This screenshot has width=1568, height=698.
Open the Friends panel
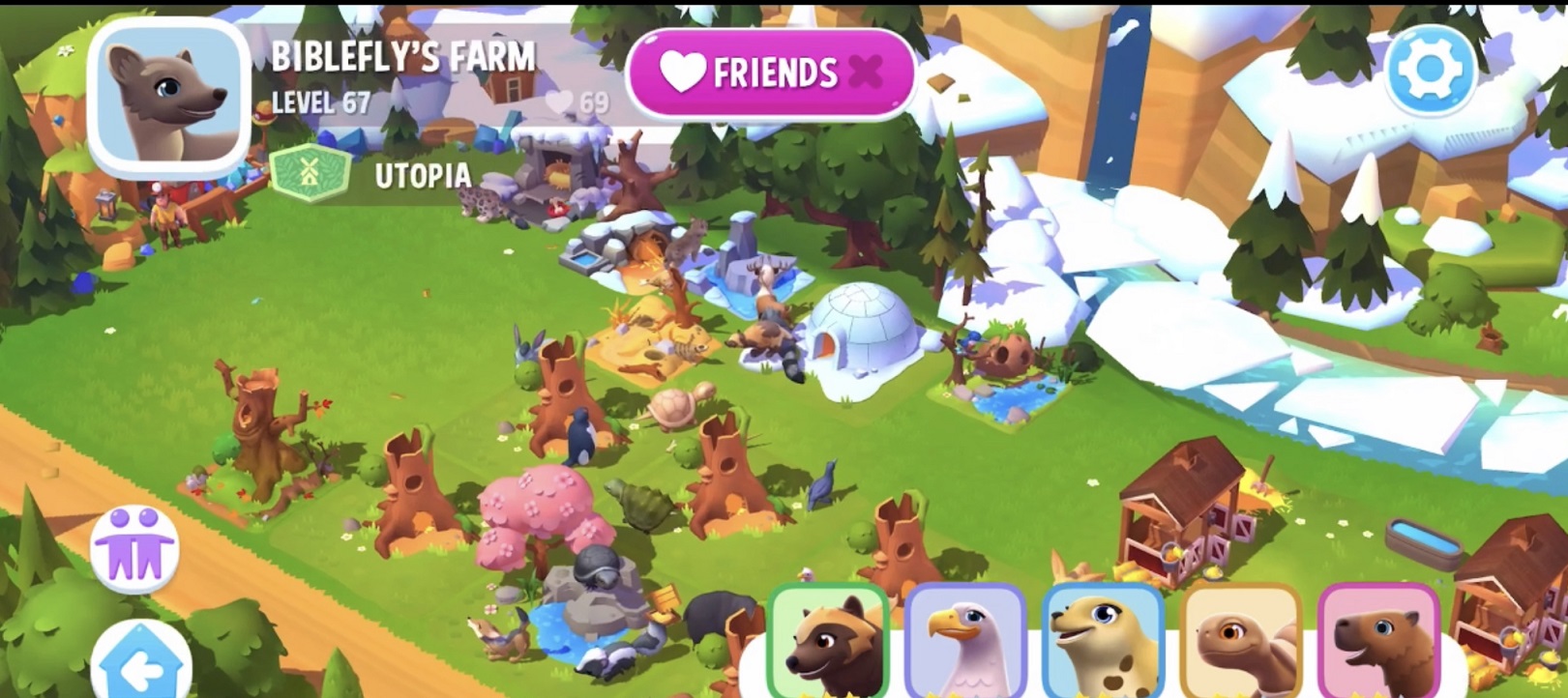[764, 72]
